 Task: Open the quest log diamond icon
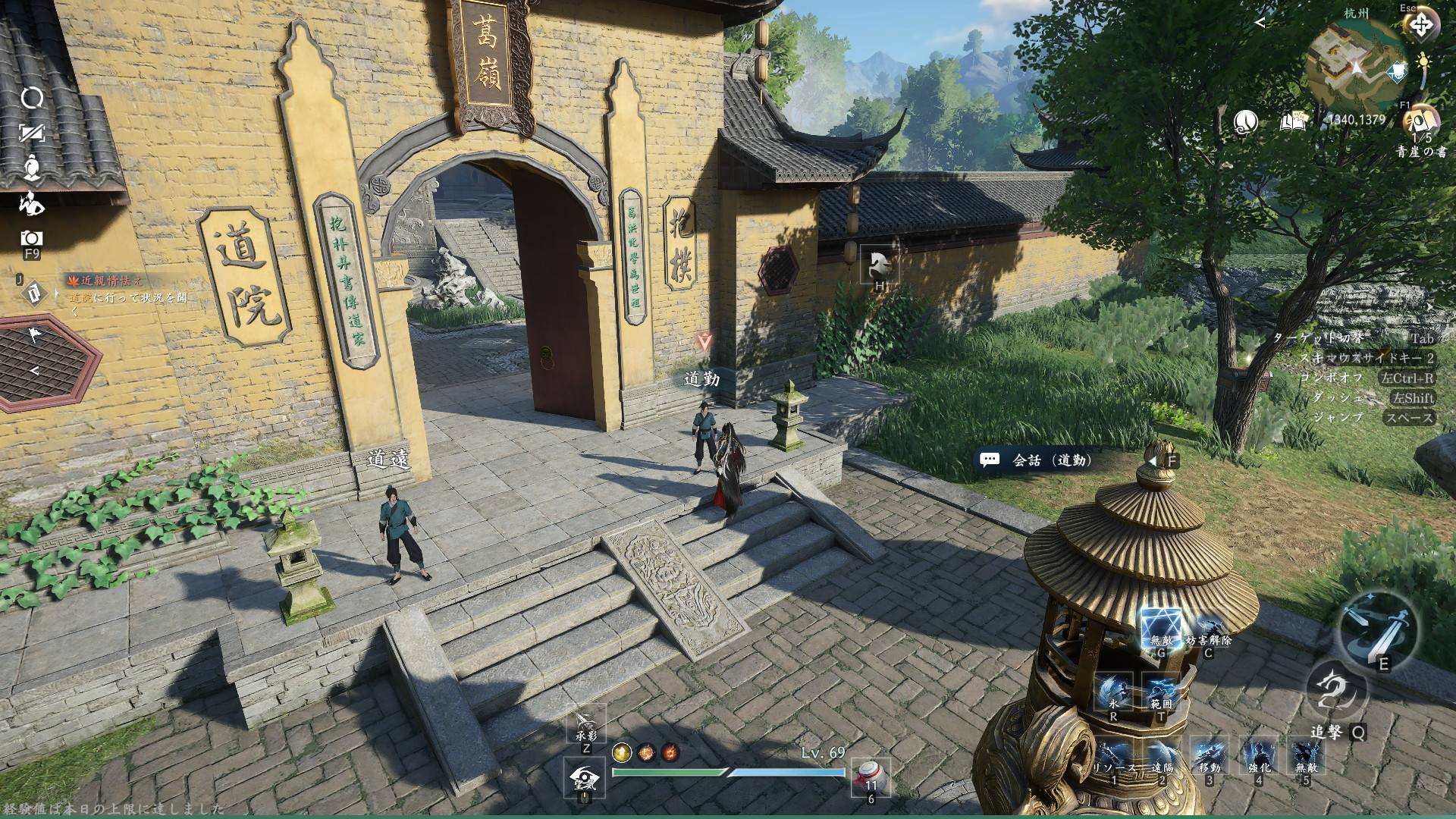tap(33, 293)
